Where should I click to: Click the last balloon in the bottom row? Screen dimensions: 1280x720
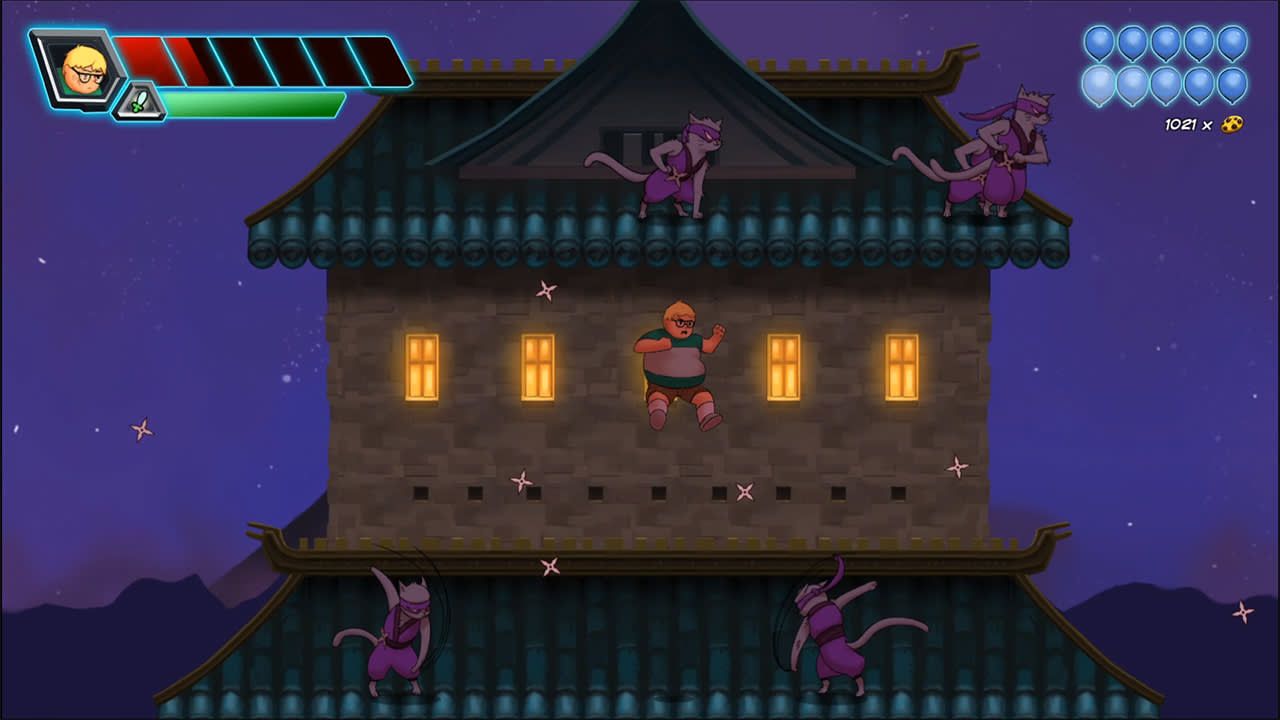coord(1233,82)
